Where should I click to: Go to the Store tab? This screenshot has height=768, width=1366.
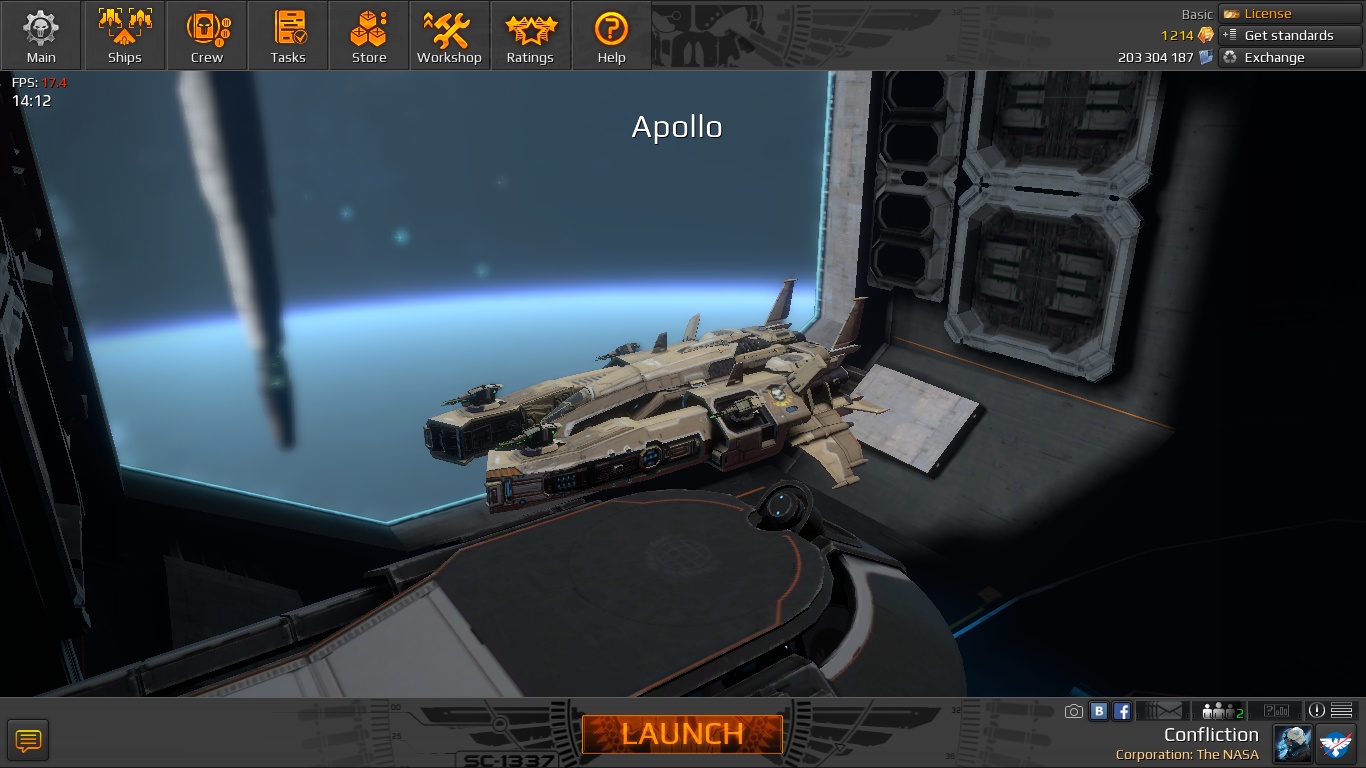click(x=369, y=36)
